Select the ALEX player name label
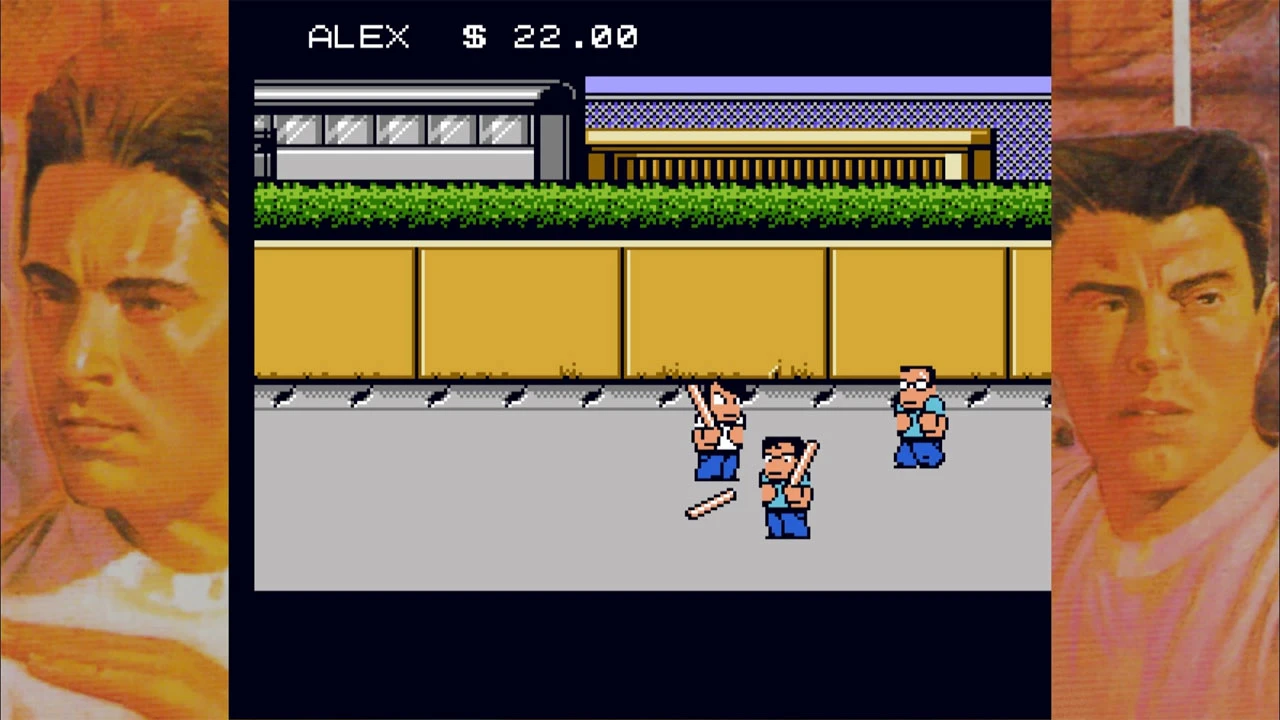The image size is (1280, 720). (x=358, y=37)
